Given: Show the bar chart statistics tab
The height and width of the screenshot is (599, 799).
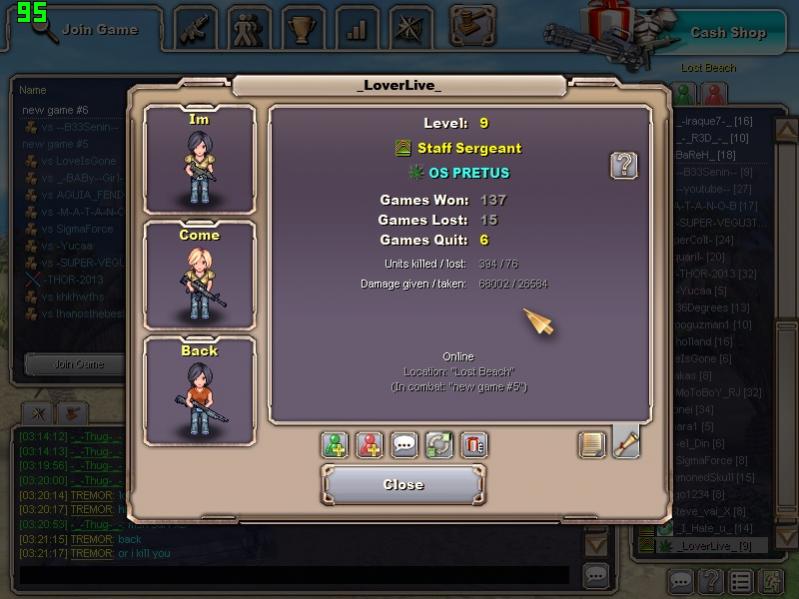Looking at the screenshot, I should [357, 29].
